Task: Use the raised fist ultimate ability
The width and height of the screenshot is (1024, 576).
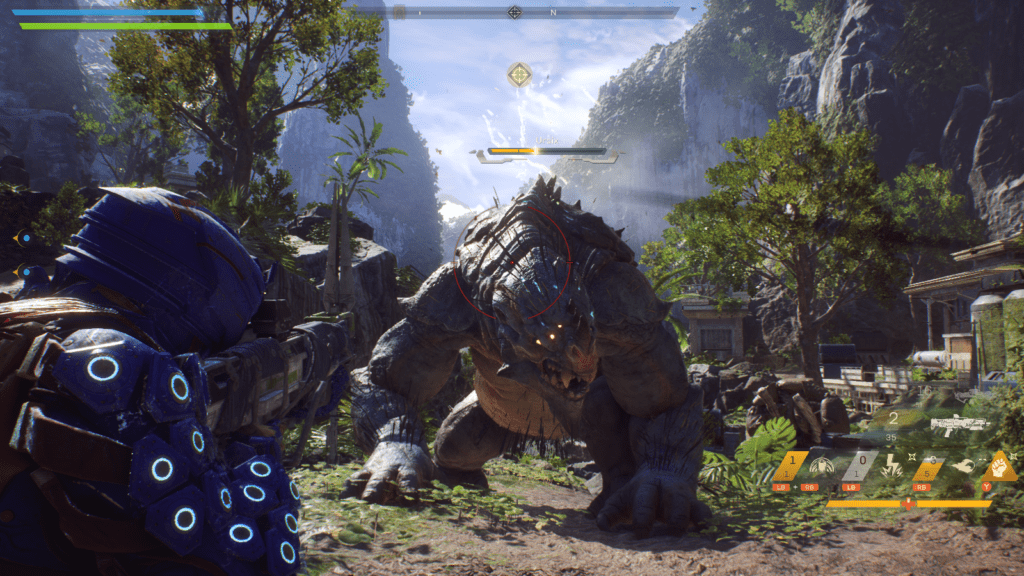Action: (1002, 466)
